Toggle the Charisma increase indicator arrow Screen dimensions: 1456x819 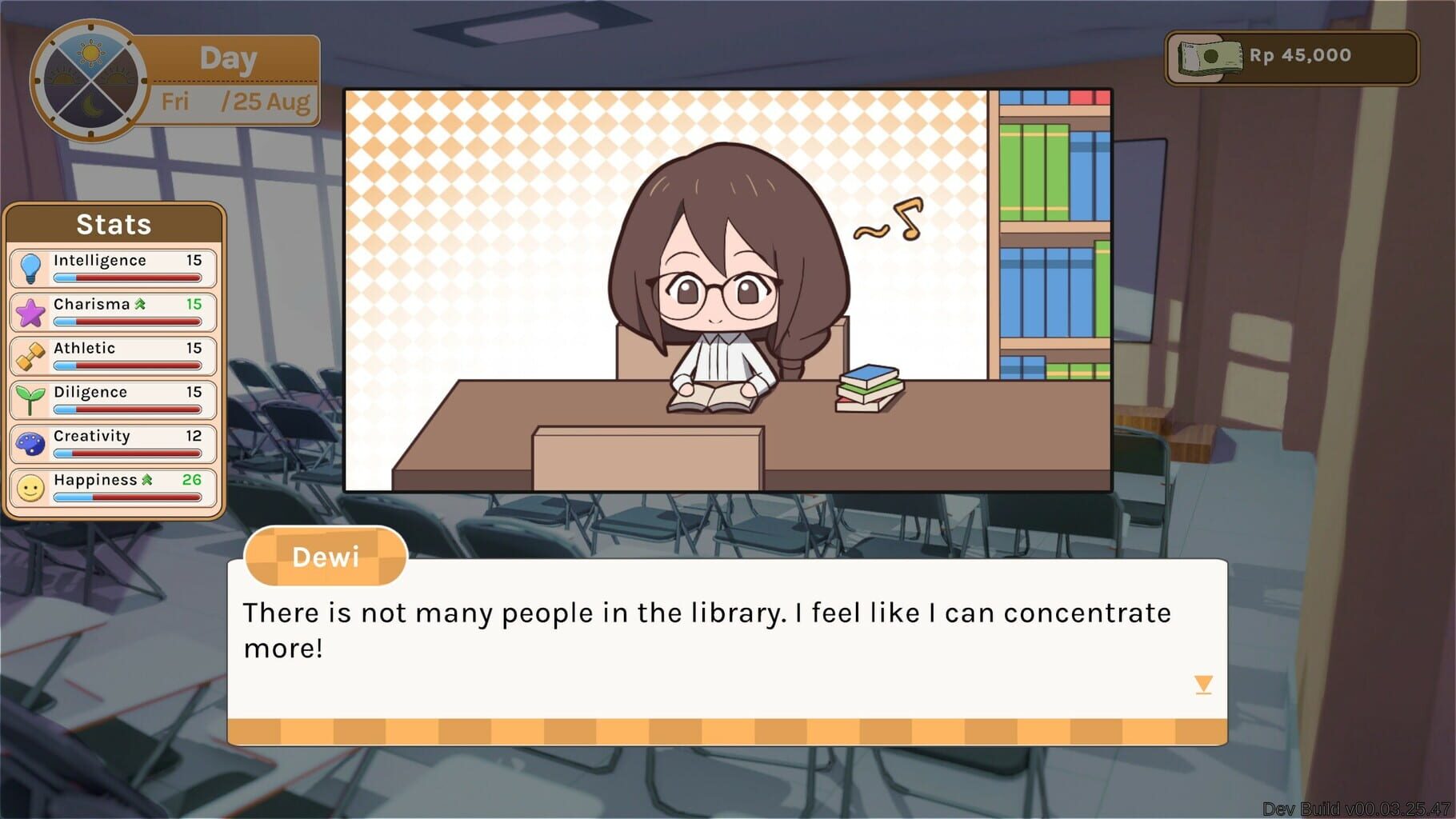tap(141, 304)
